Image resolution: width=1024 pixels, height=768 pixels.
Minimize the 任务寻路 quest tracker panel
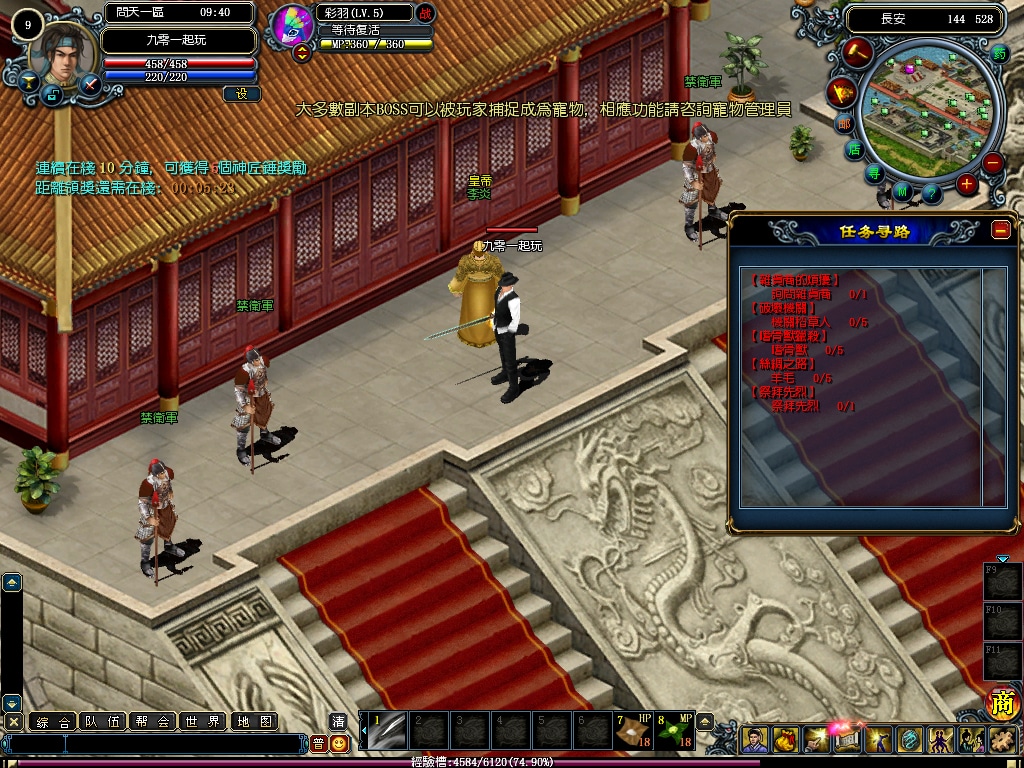1001,229
